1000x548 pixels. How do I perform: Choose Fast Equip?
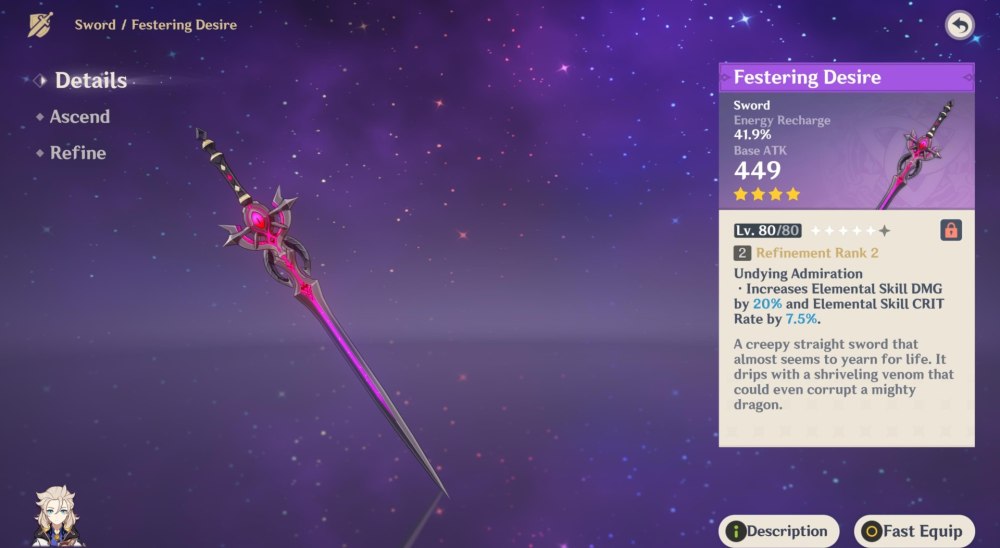point(914,531)
